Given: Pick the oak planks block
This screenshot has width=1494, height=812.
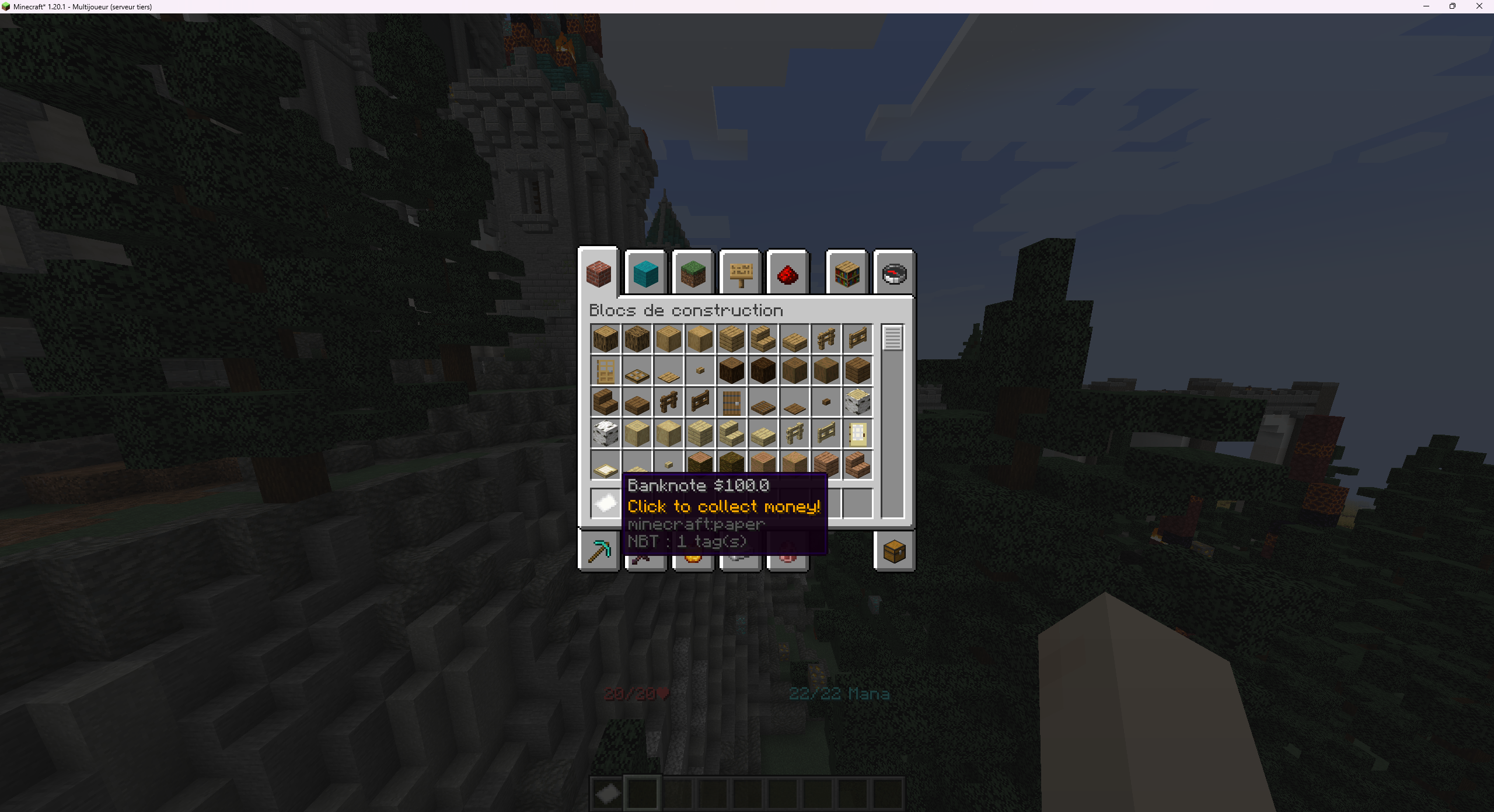Looking at the screenshot, I should click(x=732, y=338).
